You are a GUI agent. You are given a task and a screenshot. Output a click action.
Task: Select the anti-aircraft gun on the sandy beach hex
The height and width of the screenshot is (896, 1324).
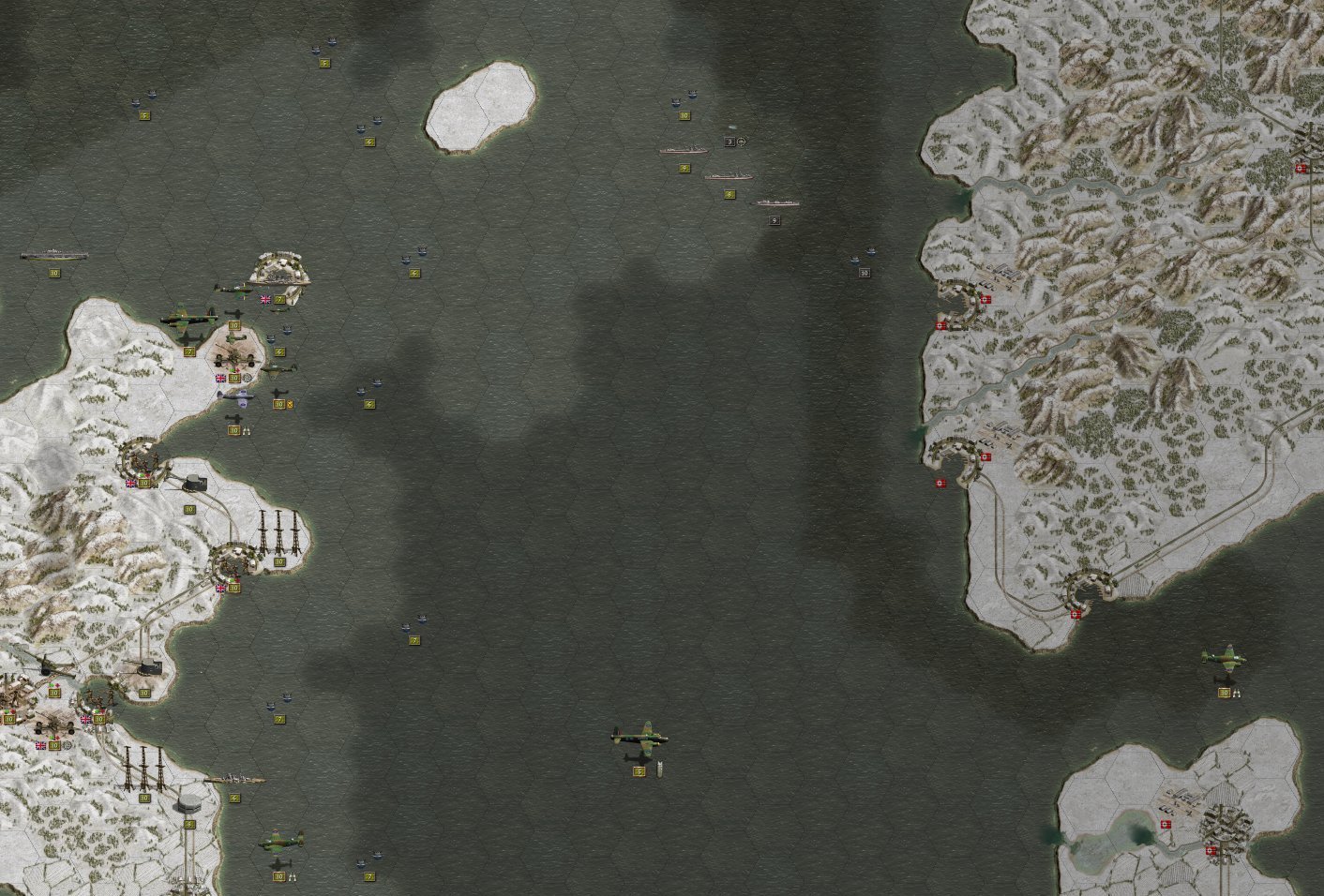click(x=235, y=357)
